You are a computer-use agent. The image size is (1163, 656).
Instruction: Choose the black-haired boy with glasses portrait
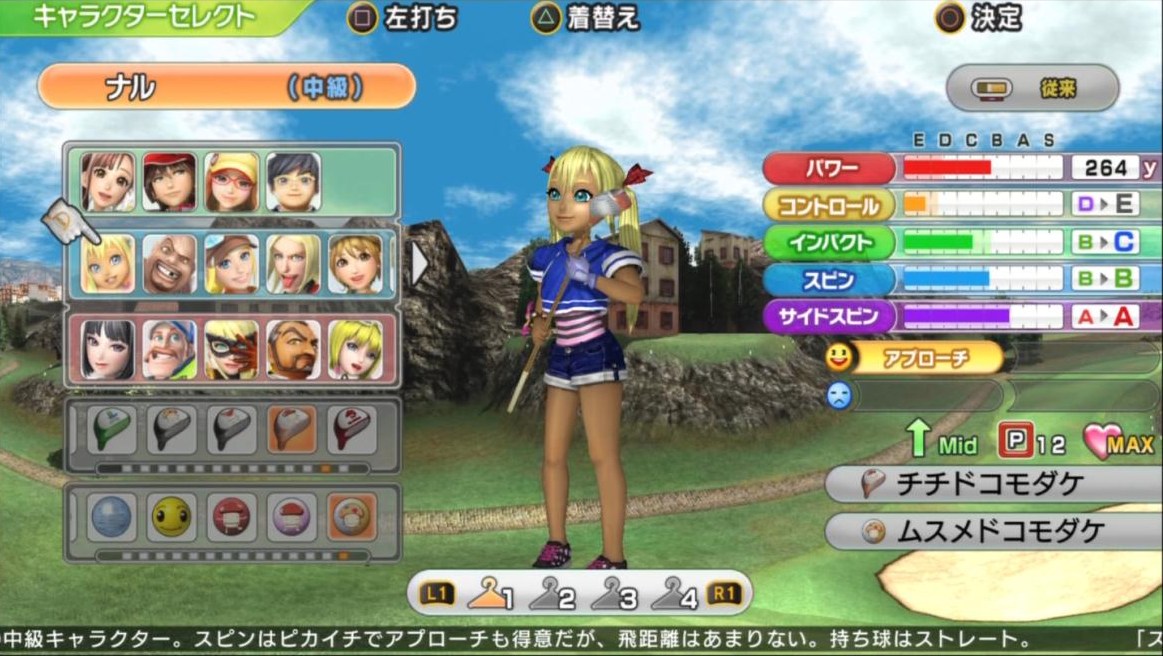point(293,181)
